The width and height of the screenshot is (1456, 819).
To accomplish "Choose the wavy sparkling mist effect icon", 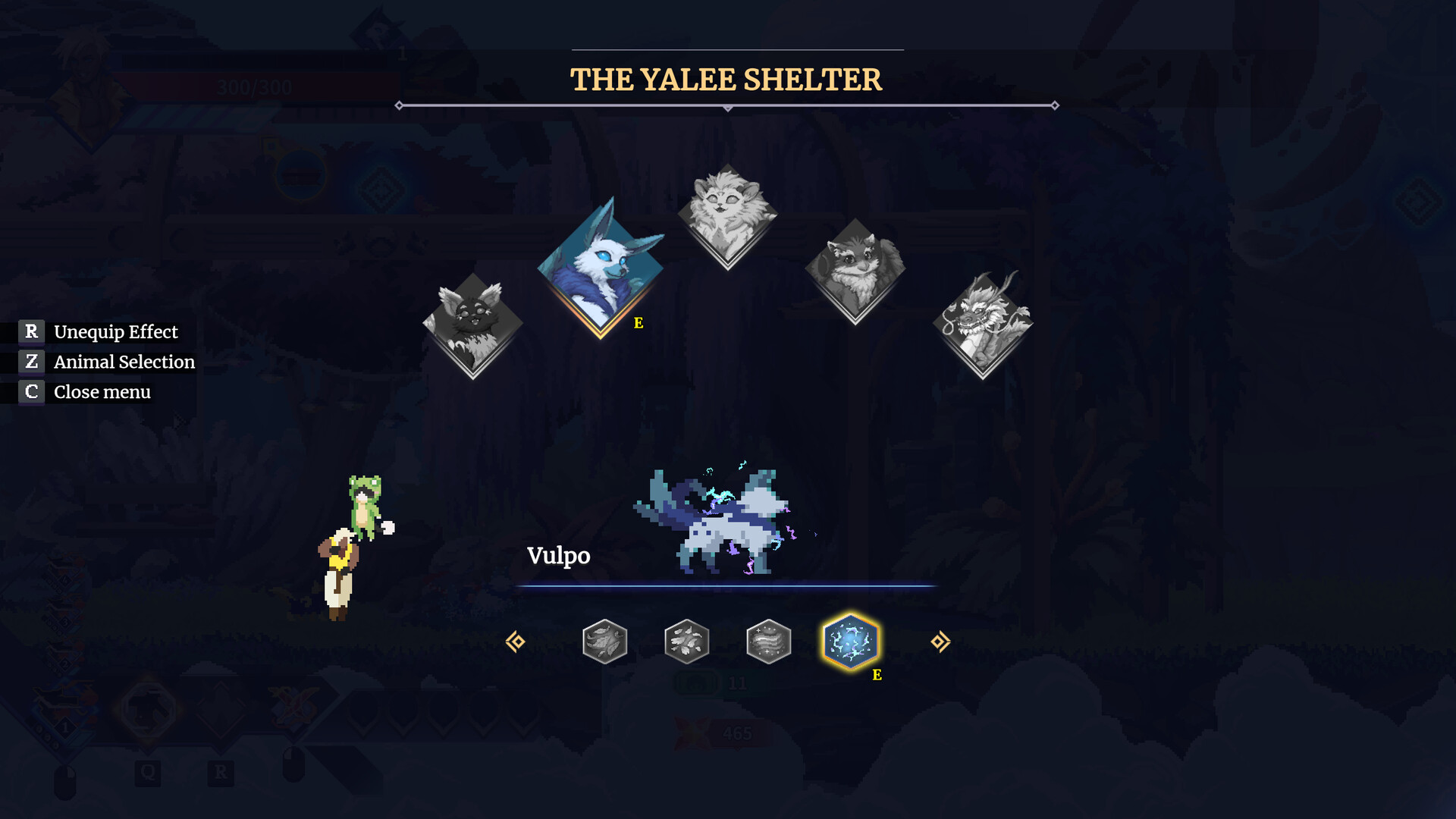I will (x=768, y=642).
